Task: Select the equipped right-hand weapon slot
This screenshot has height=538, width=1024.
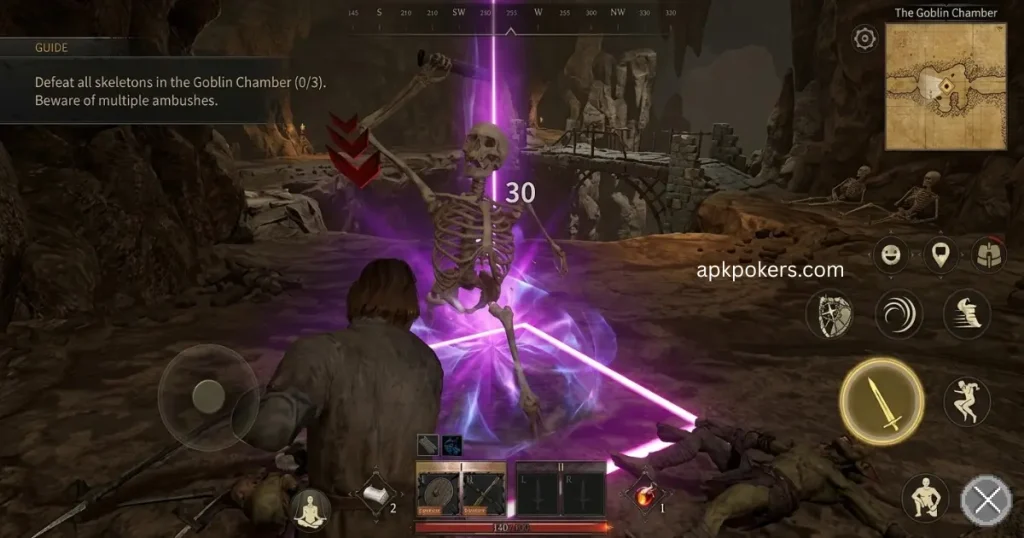Action: click(483, 492)
